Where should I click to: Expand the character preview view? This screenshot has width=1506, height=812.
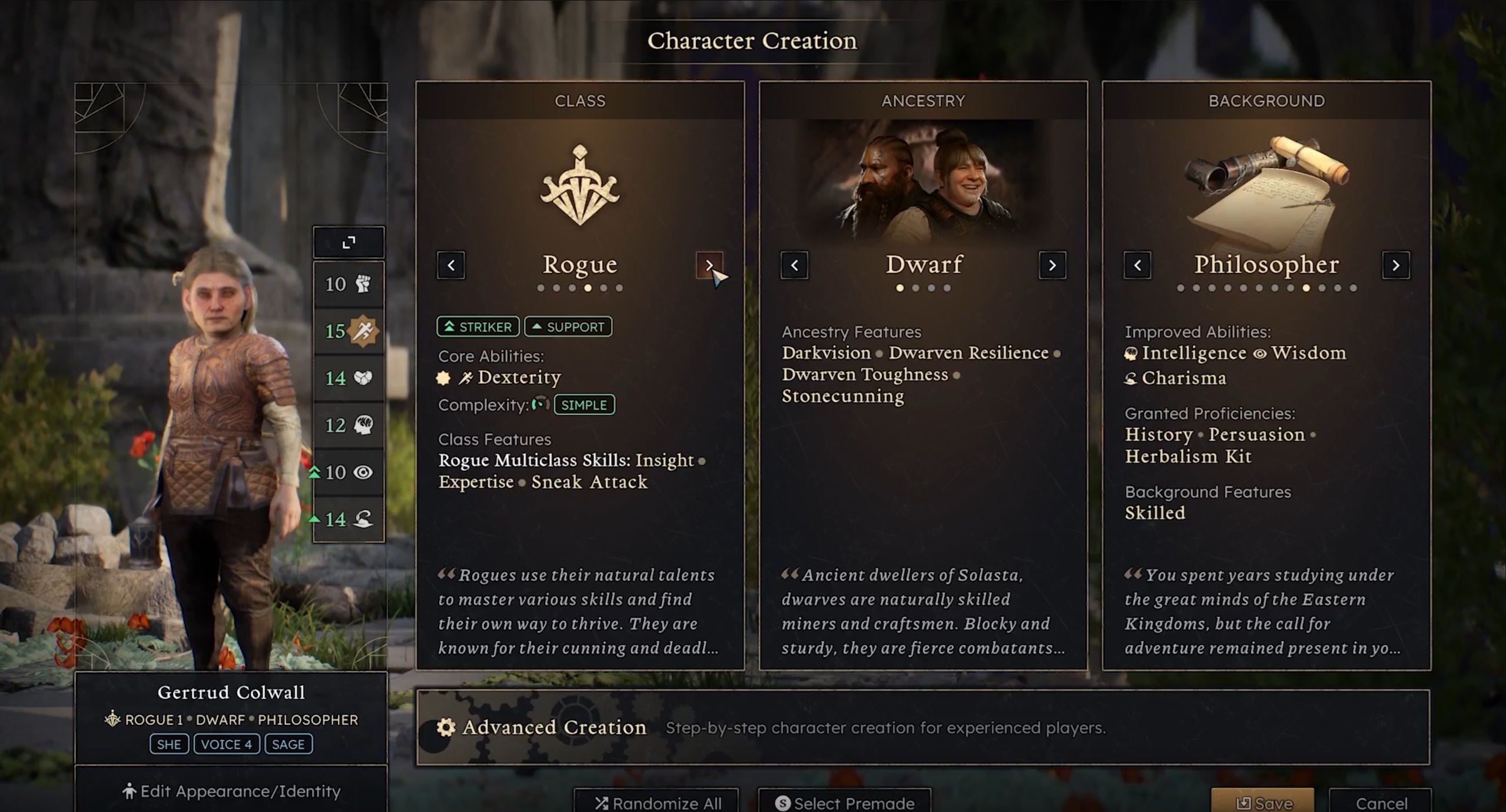[x=349, y=242]
